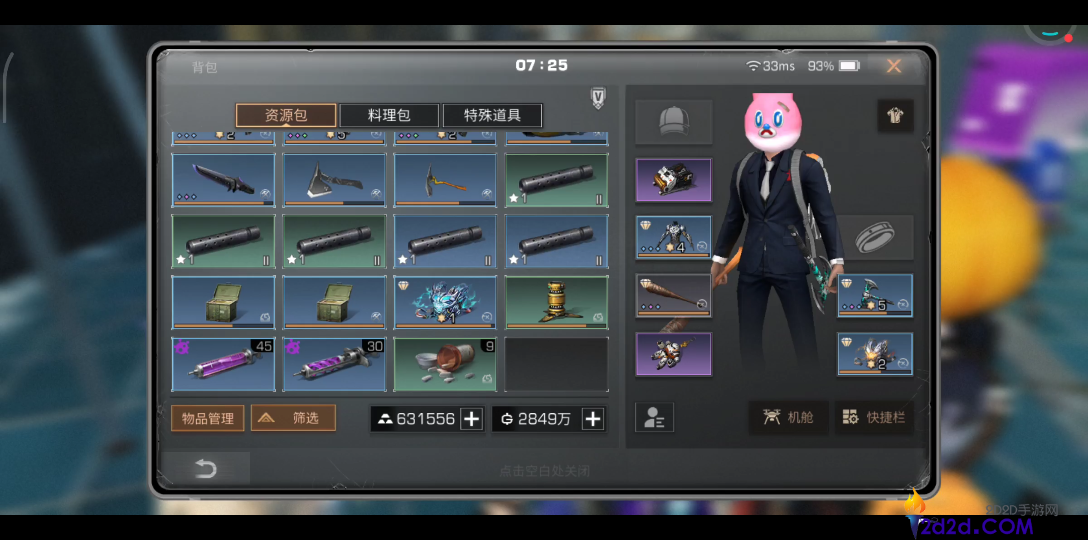
Task: Open the 特殊道具 tab
Action: 492,115
